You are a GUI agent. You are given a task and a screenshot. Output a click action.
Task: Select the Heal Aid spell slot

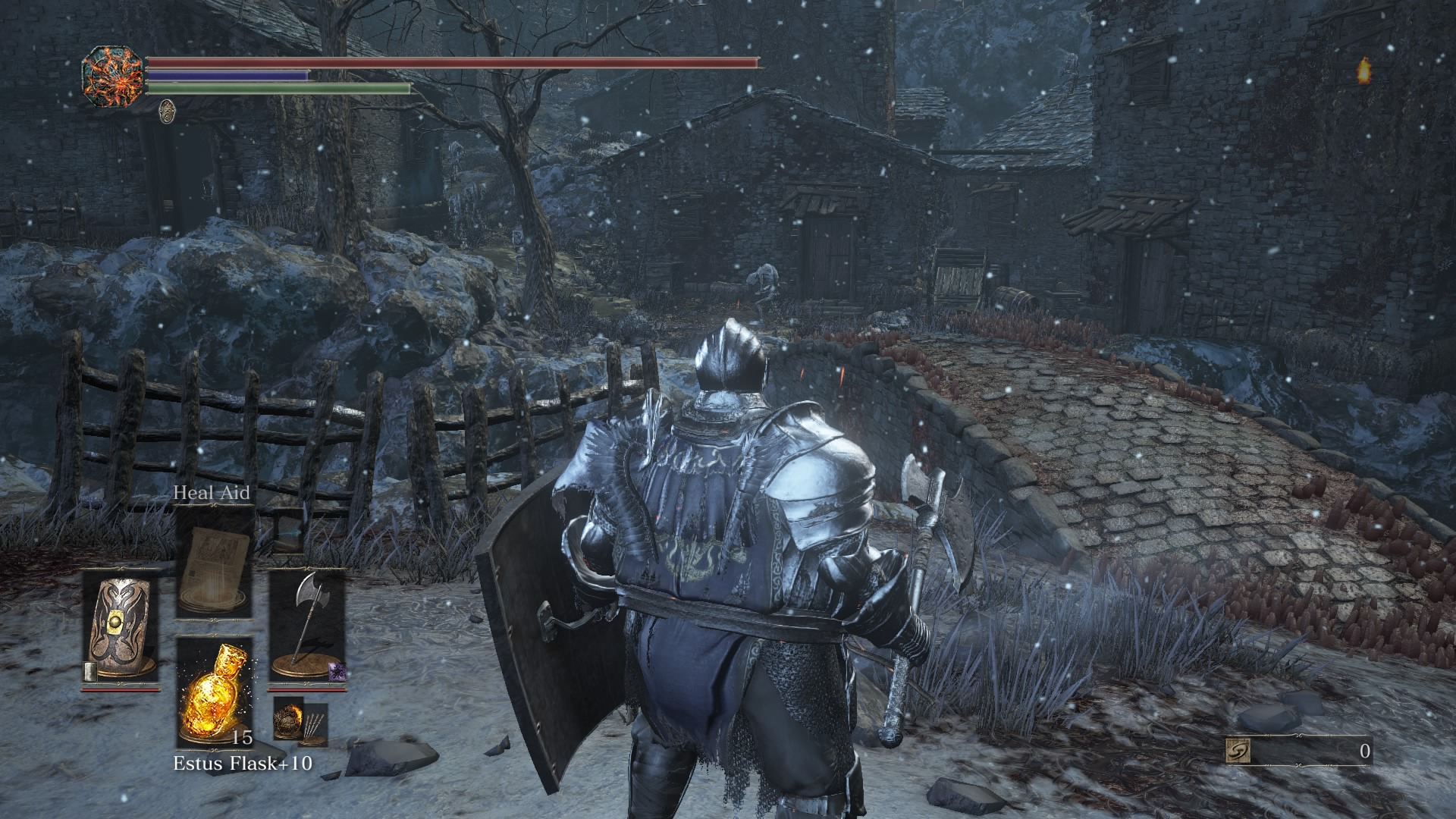tap(215, 563)
